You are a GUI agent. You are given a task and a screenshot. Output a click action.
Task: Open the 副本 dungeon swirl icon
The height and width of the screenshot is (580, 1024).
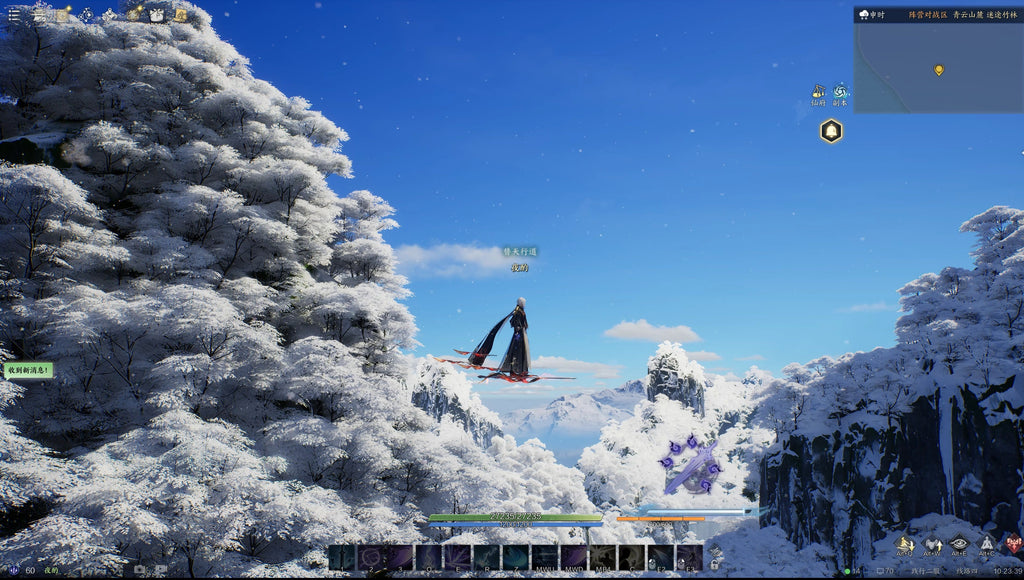(x=840, y=92)
